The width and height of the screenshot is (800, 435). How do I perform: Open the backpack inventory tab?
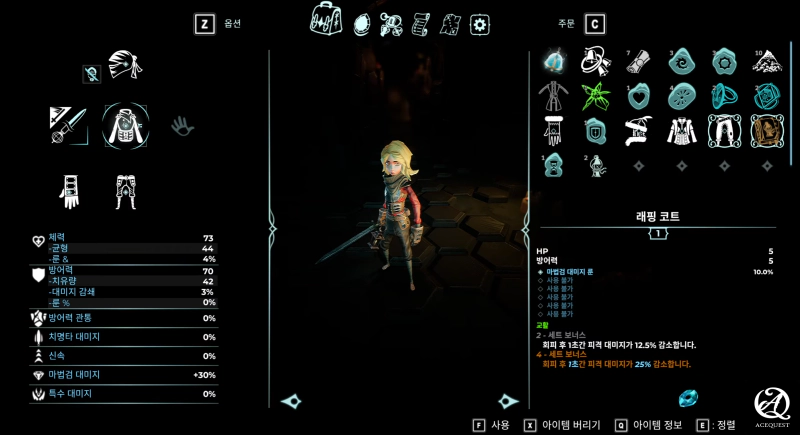click(327, 19)
